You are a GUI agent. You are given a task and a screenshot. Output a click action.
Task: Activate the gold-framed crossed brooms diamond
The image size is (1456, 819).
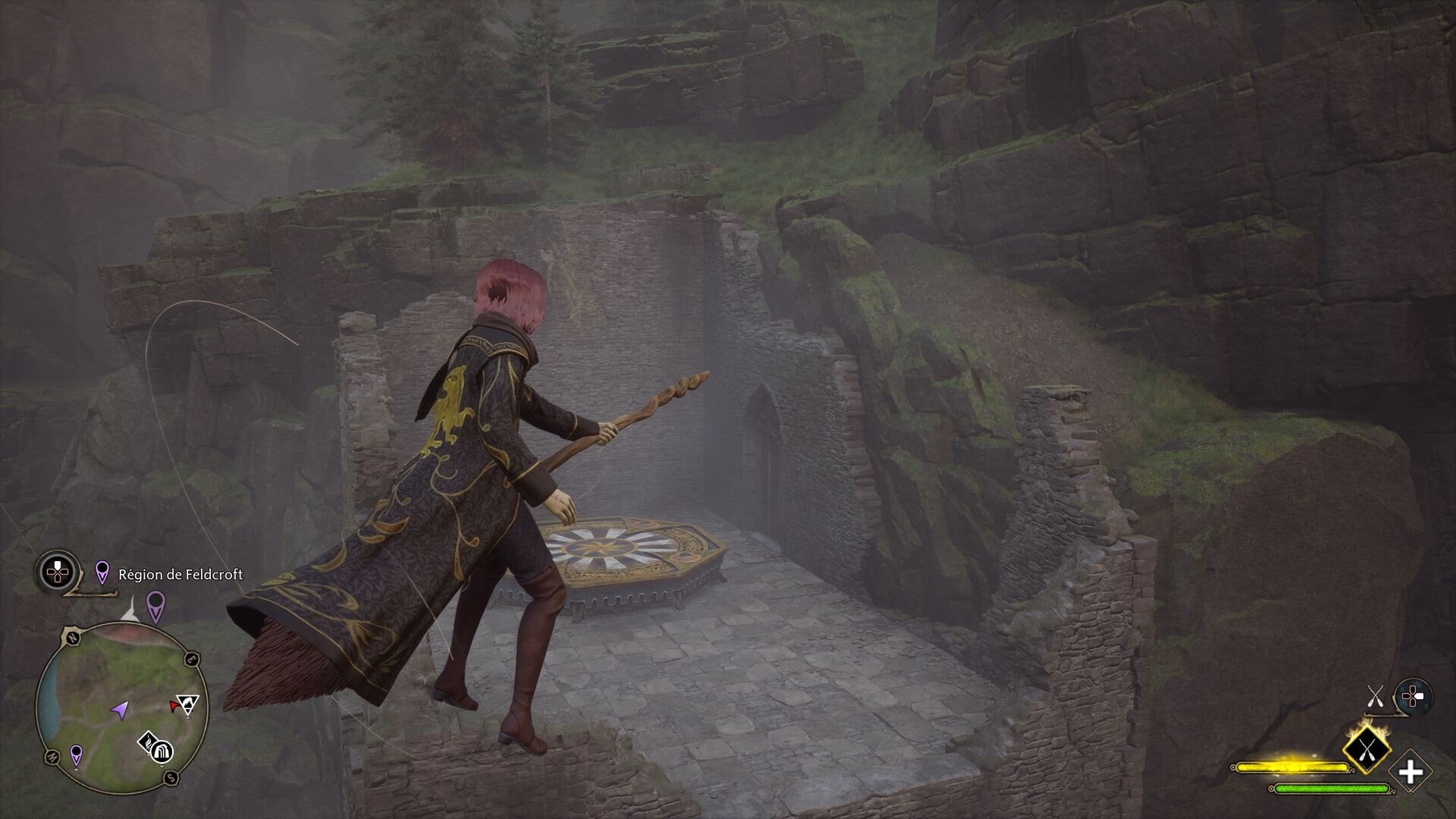pos(1367,752)
